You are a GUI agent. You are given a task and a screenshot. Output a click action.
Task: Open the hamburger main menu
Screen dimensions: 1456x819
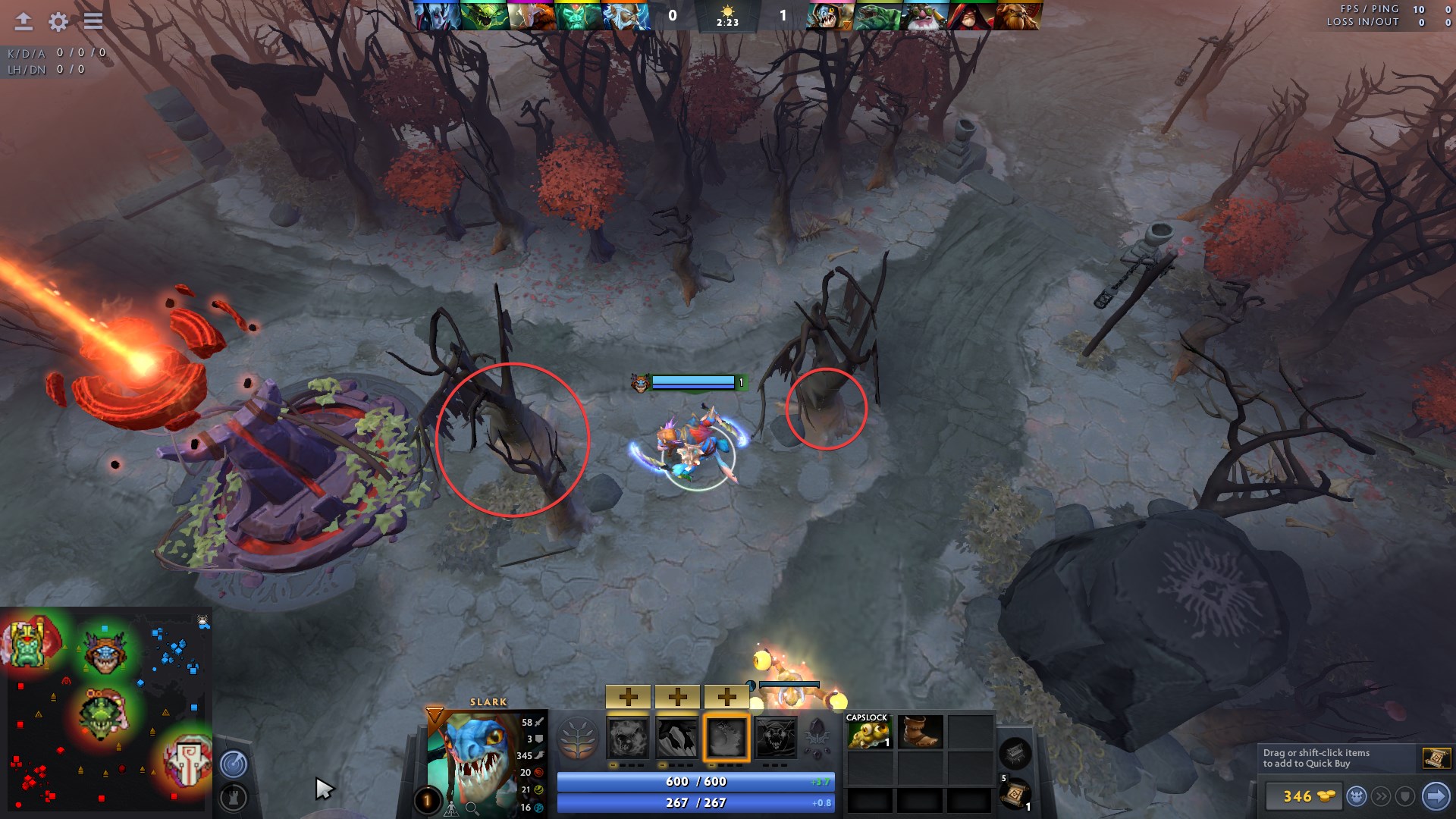coord(93,21)
